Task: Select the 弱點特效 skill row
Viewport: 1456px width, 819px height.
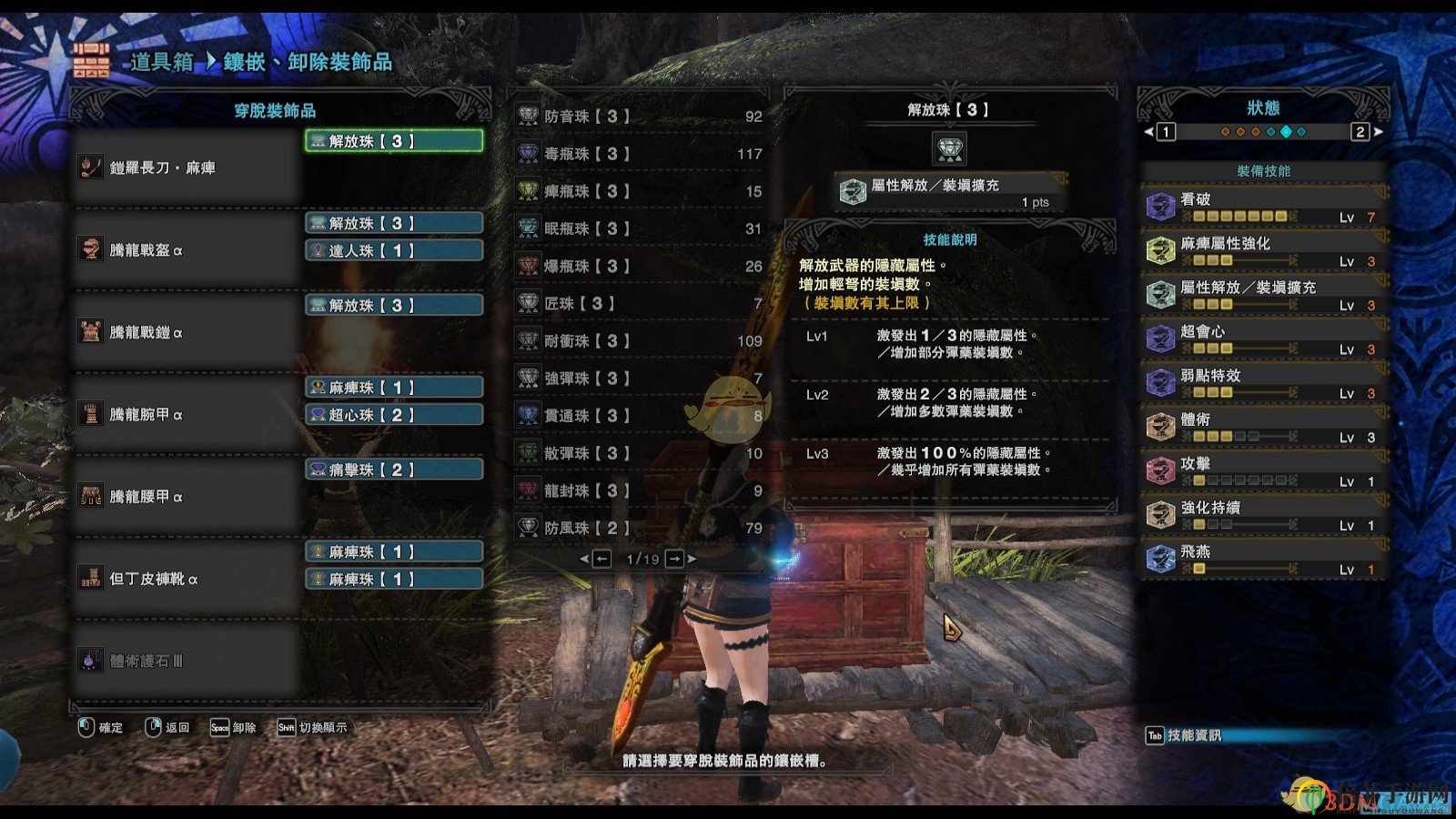Action: (x=1263, y=383)
